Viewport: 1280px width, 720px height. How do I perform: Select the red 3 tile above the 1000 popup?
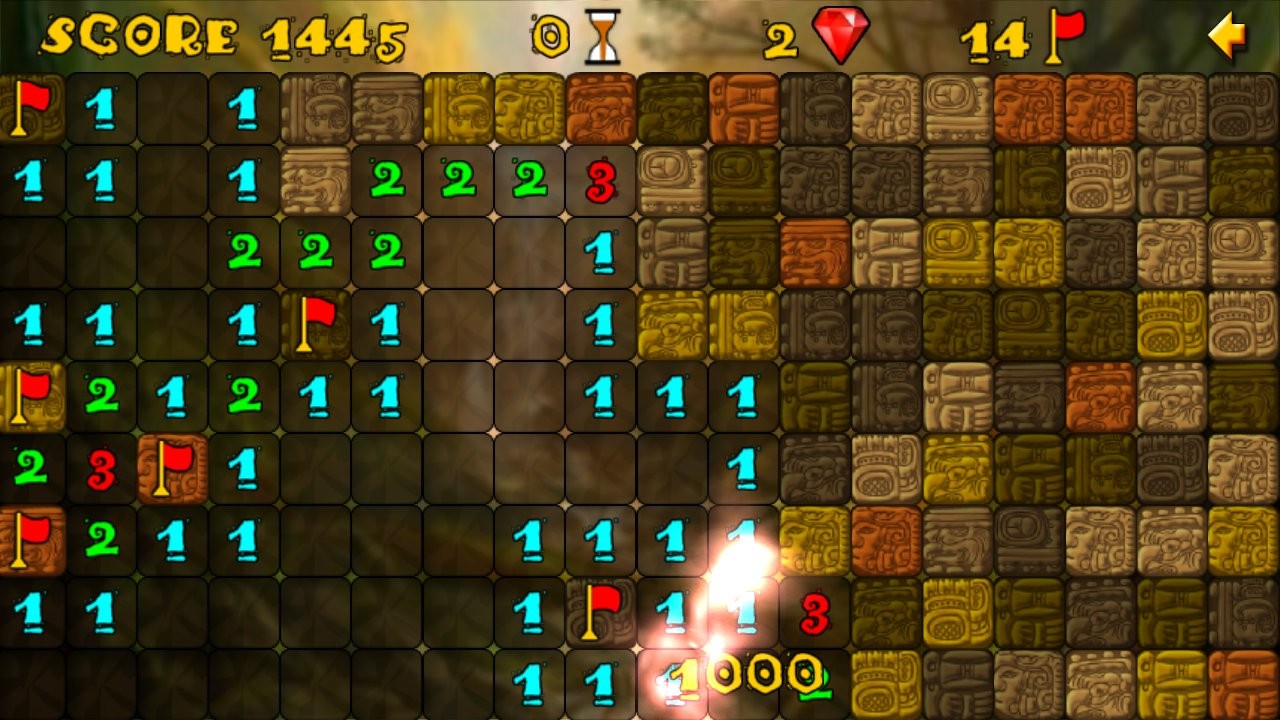(815, 614)
